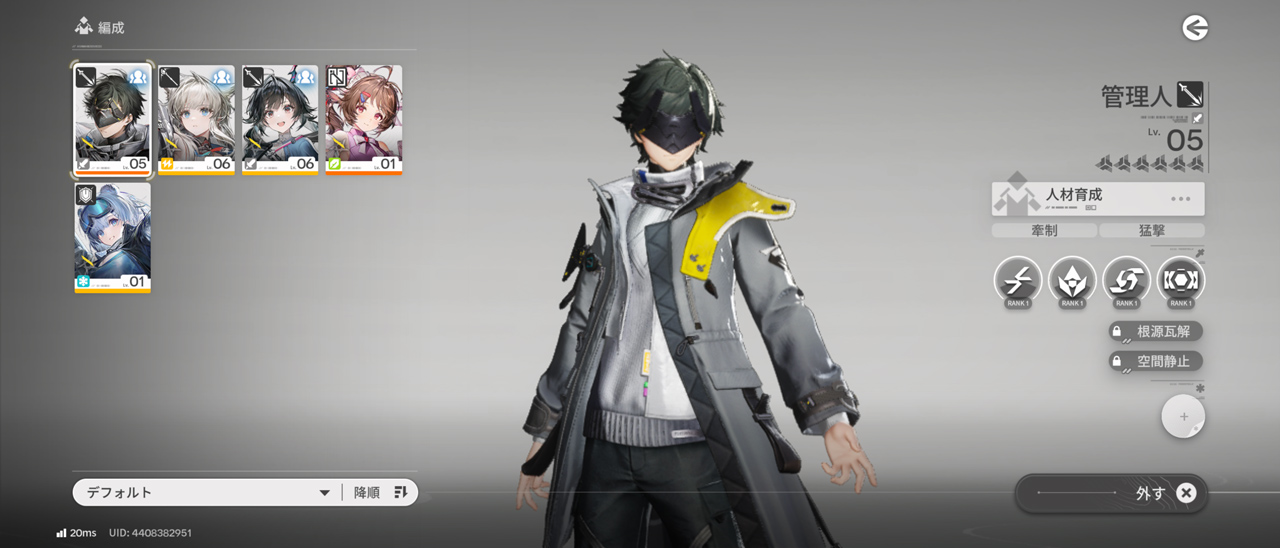
Task: Toggle the 降順 sort order
Action: [x=381, y=492]
